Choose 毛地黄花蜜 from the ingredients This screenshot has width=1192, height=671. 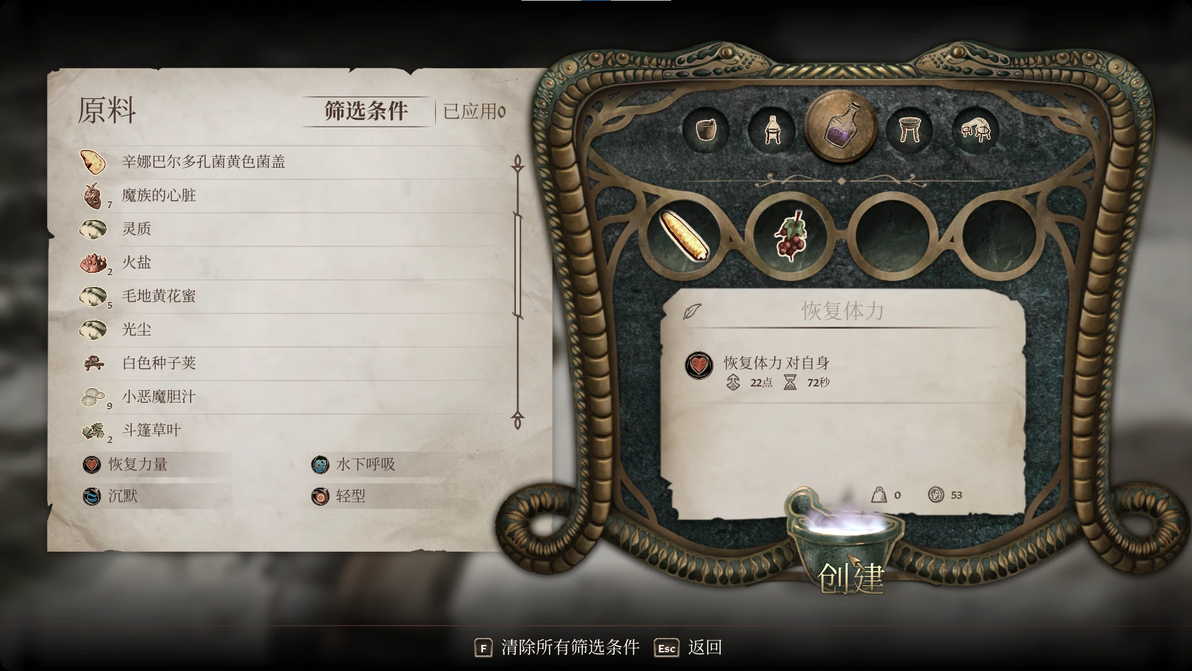point(159,296)
